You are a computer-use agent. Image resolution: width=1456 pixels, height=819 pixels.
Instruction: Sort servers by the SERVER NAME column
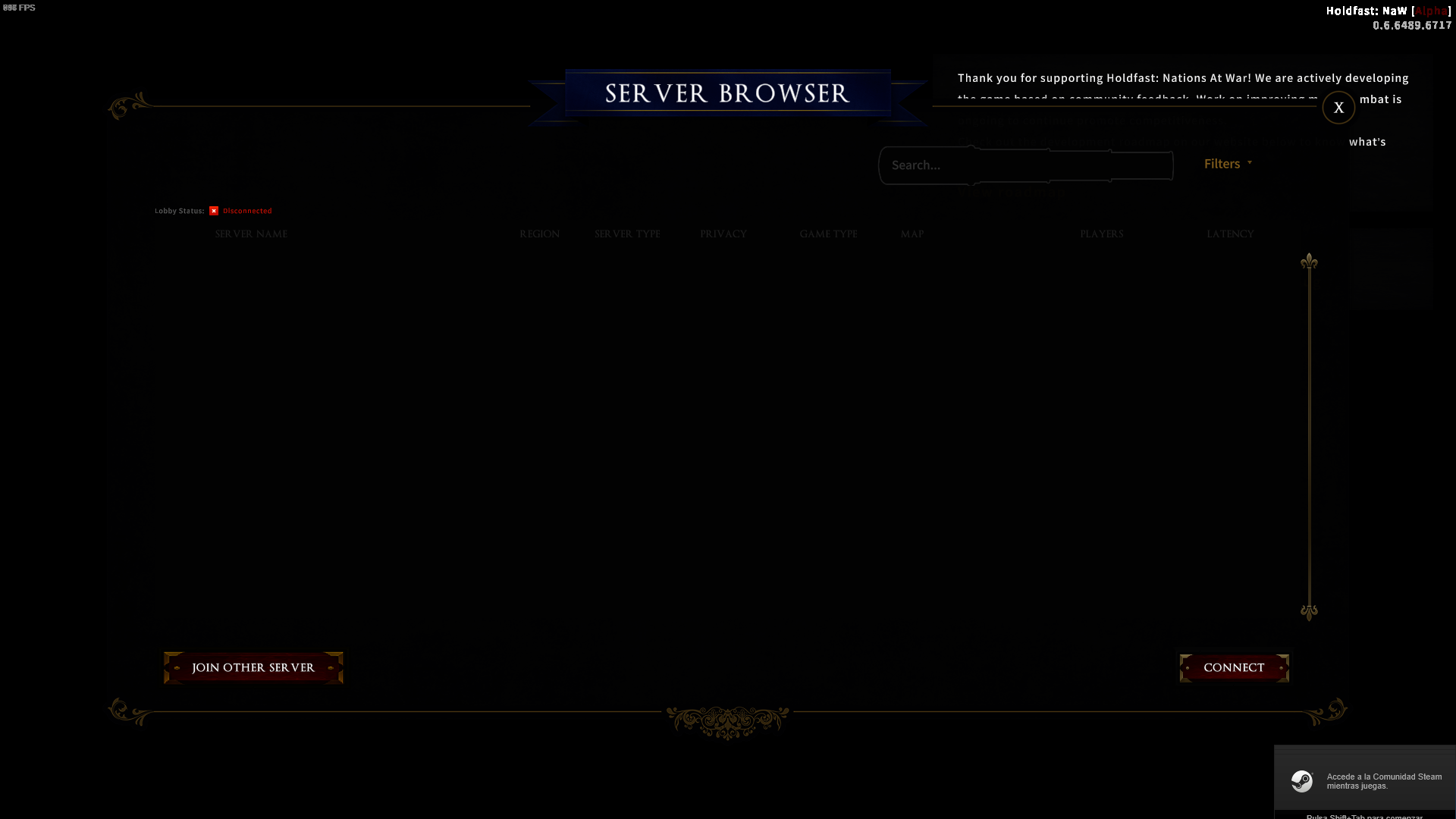coord(250,234)
